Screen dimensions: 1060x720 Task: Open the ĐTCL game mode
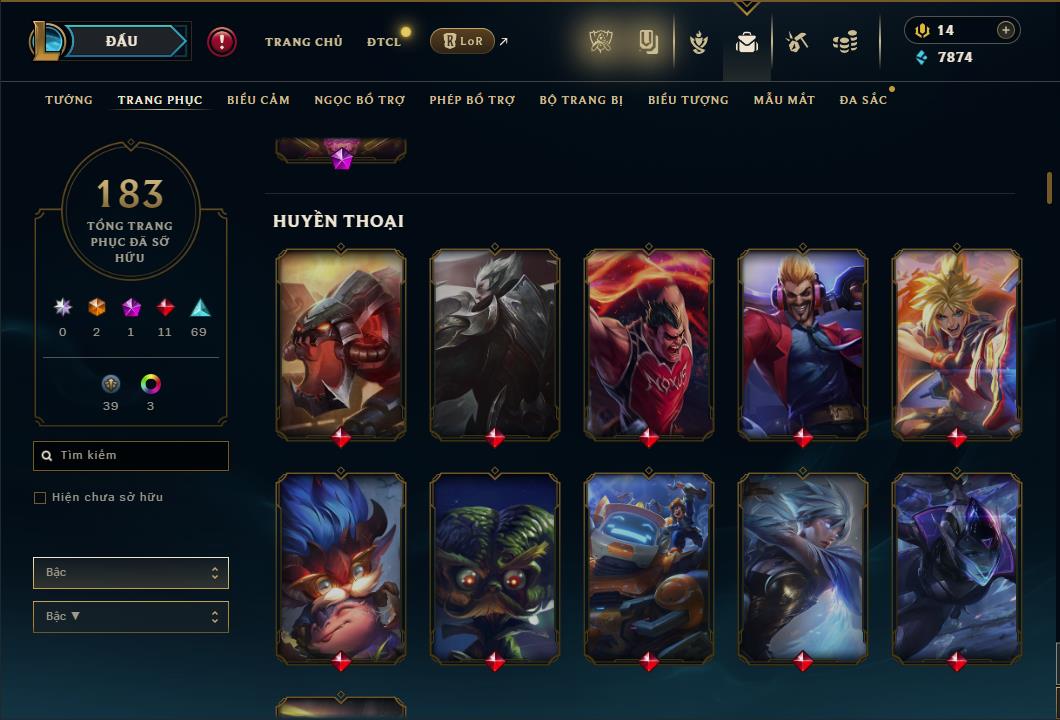point(384,42)
